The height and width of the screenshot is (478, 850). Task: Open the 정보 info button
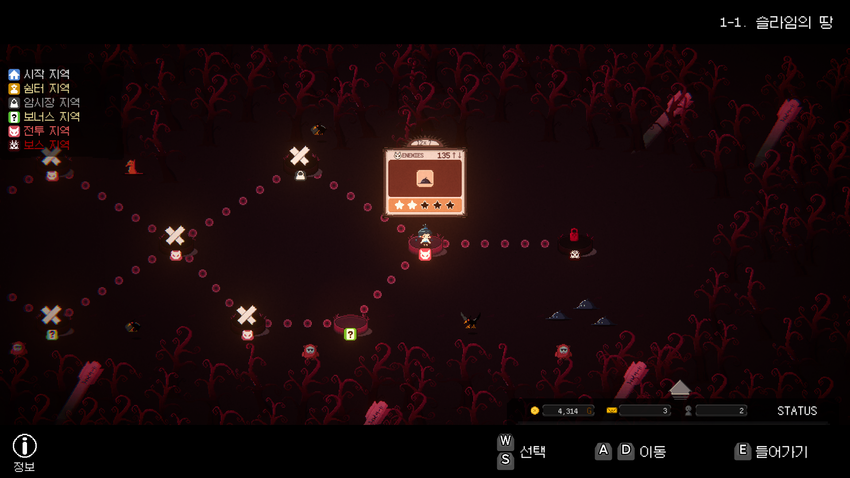click(x=24, y=447)
